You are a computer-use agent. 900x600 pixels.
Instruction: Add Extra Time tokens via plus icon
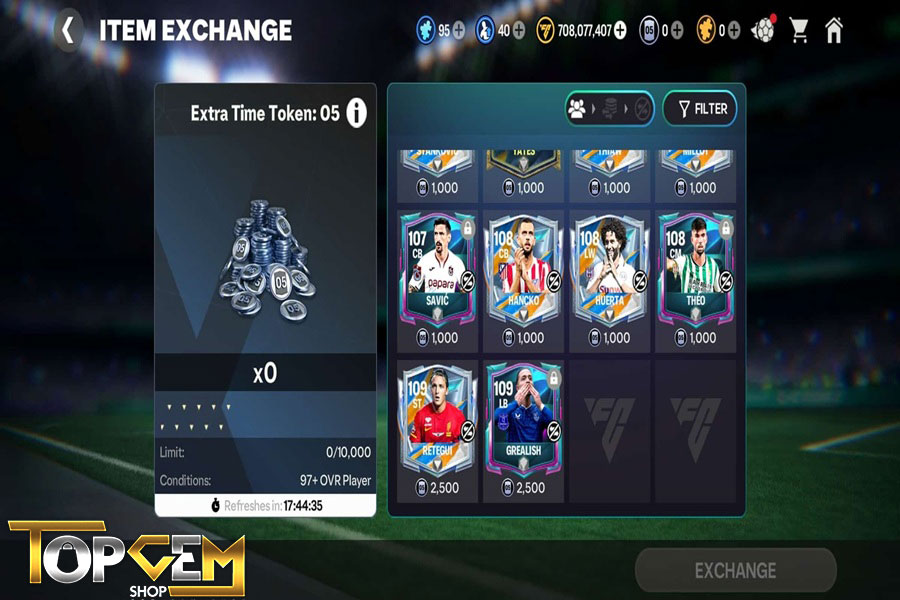point(677,30)
